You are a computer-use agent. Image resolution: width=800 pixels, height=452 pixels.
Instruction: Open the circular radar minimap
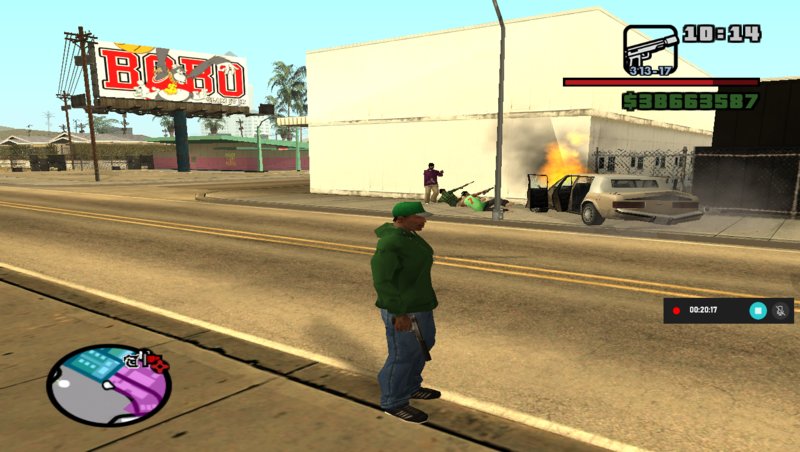coord(108,385)
